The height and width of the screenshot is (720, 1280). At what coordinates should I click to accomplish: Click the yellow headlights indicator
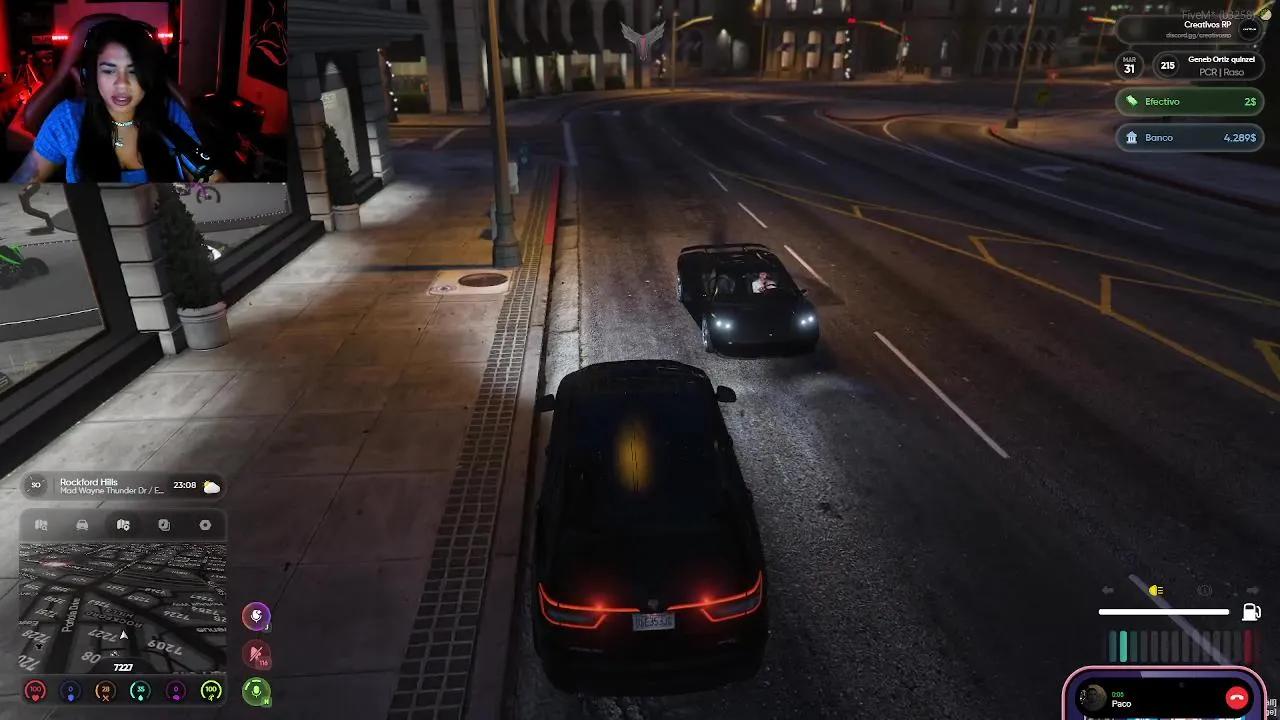(x=1156, y=591)
